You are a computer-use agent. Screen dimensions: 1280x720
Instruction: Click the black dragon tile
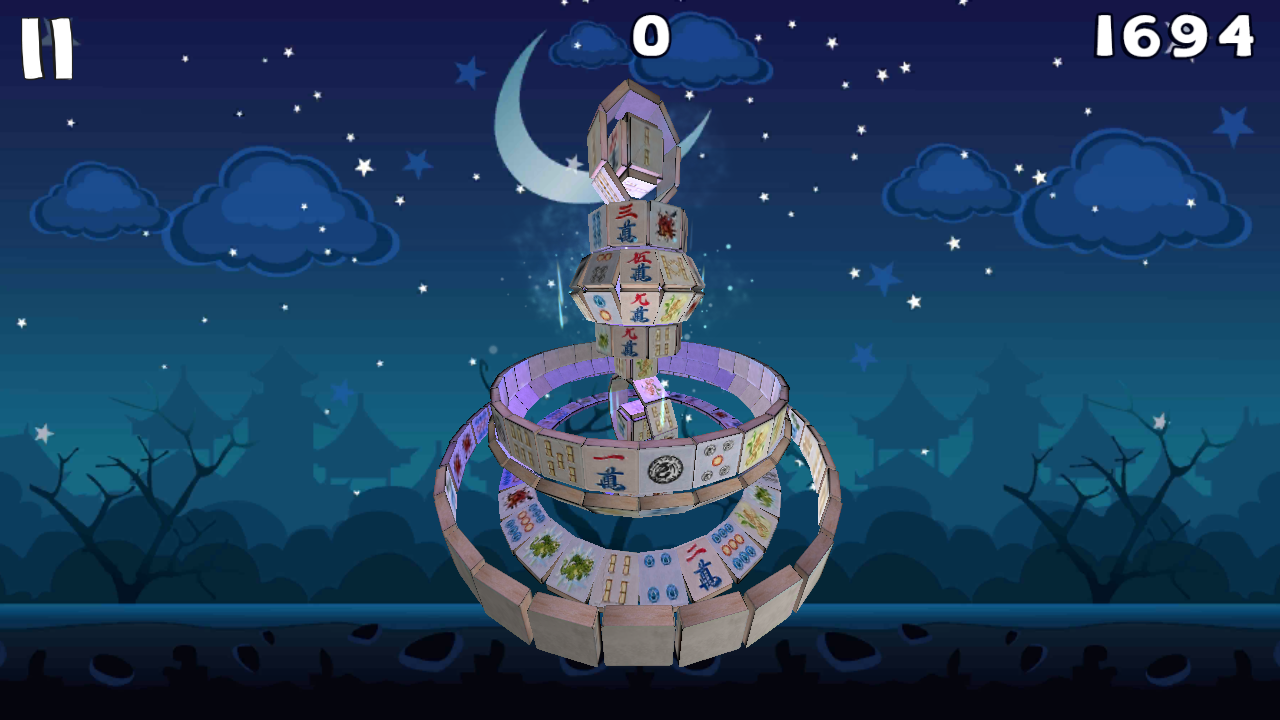point(664,467)
